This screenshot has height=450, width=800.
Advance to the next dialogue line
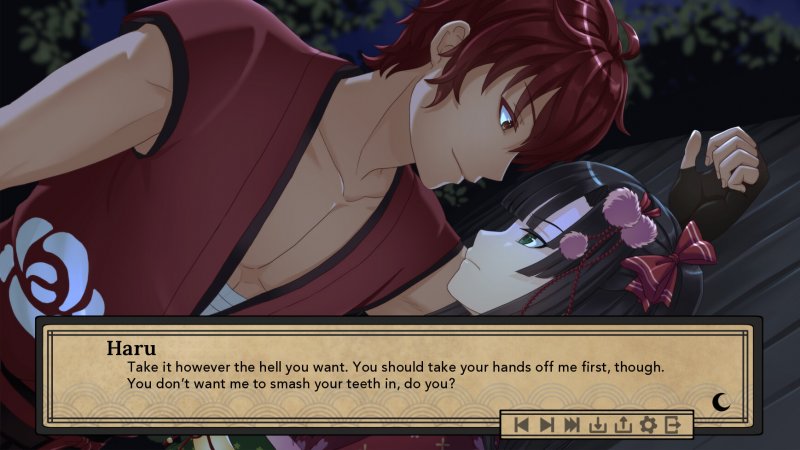click(546, 425)
